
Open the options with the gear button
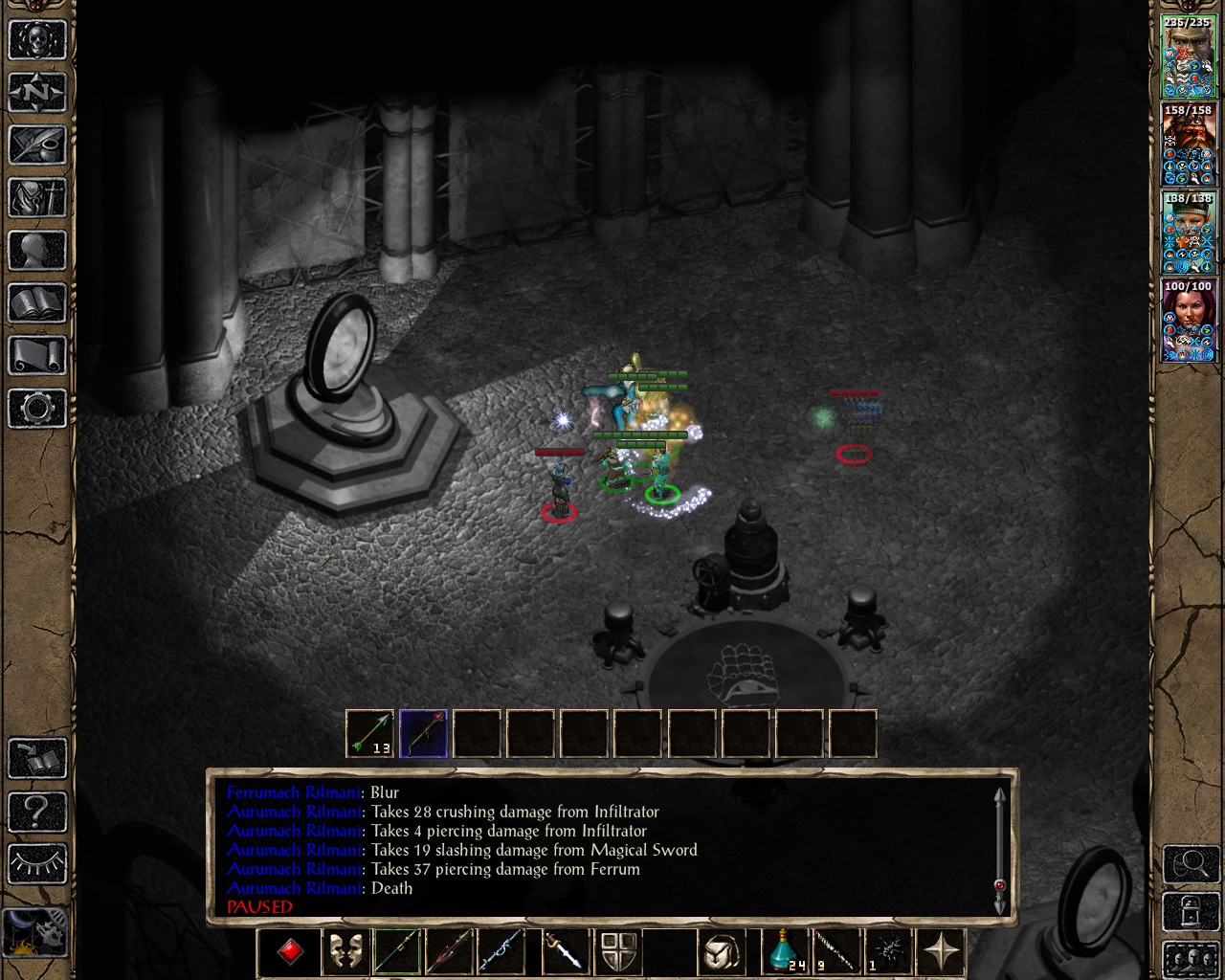37,409
